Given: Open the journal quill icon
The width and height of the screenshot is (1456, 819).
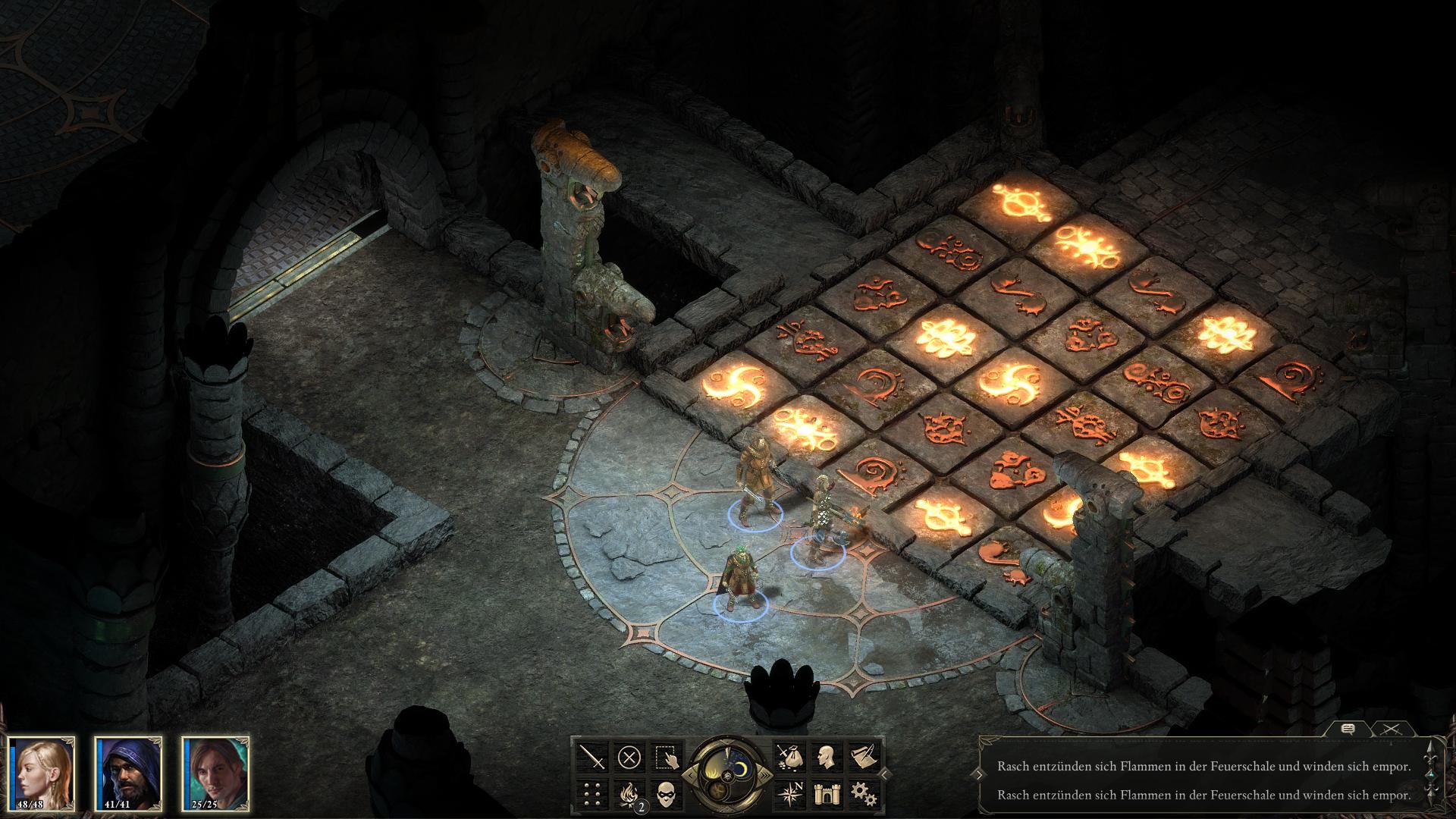Looking at the screenshot, I should [x=864, y=756].
